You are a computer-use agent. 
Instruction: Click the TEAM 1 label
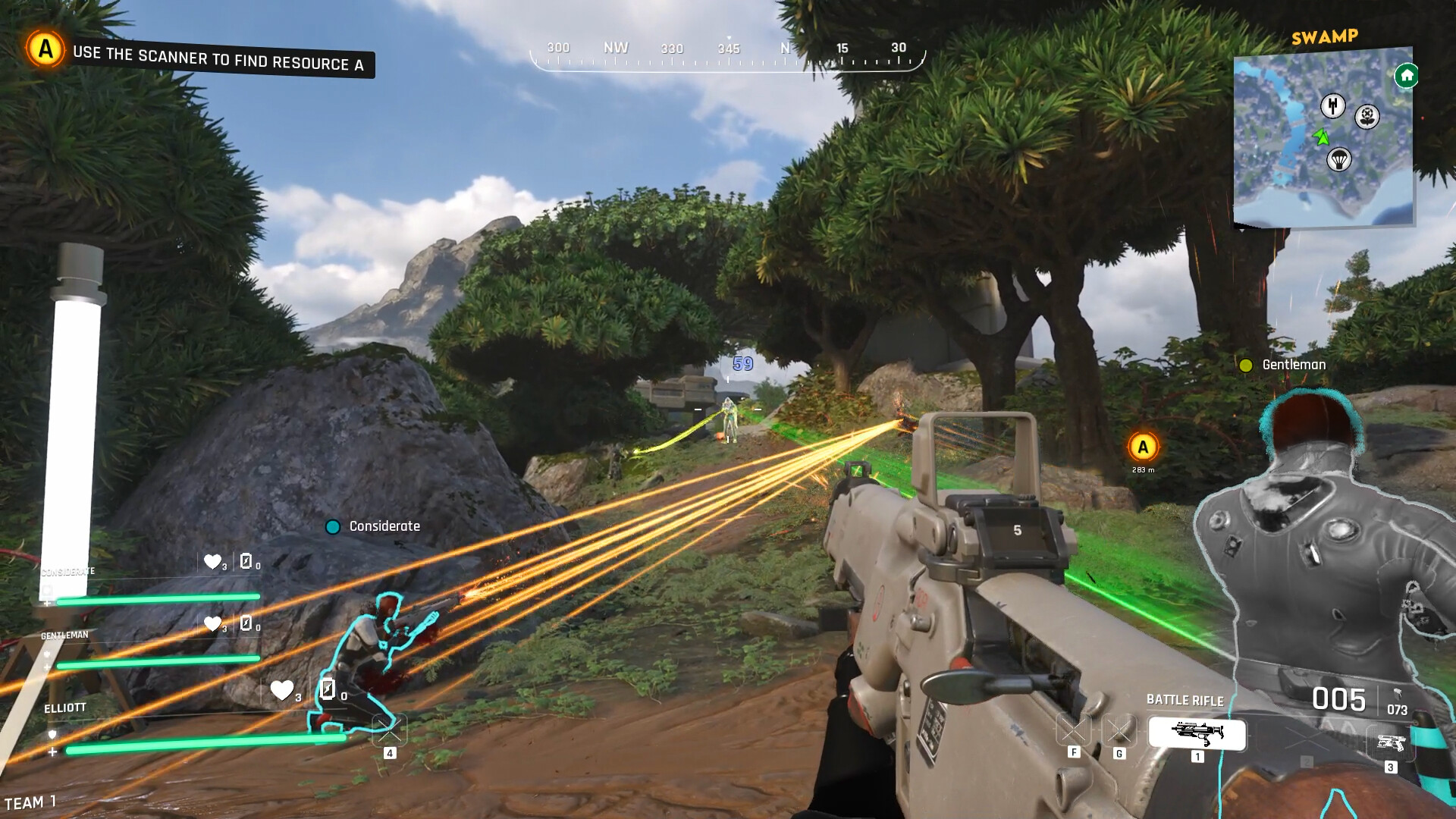(32, 801)
